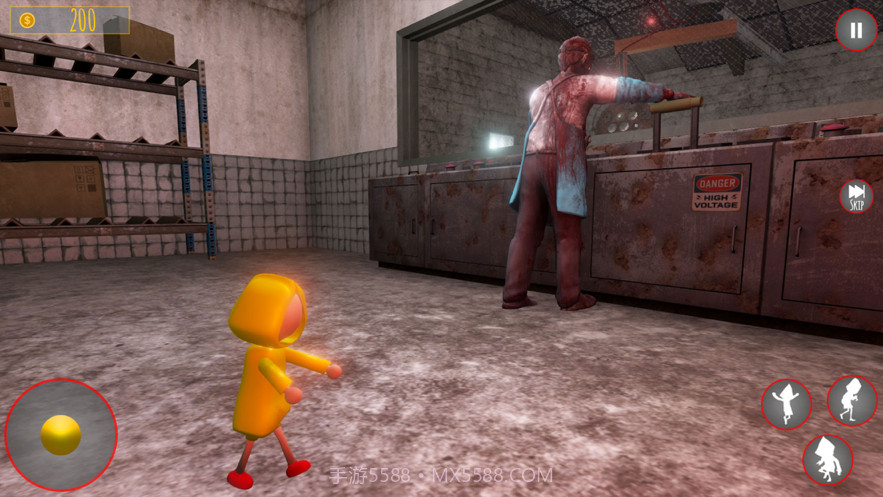Activate the sneak-walk action button

[x=852, y=401]
